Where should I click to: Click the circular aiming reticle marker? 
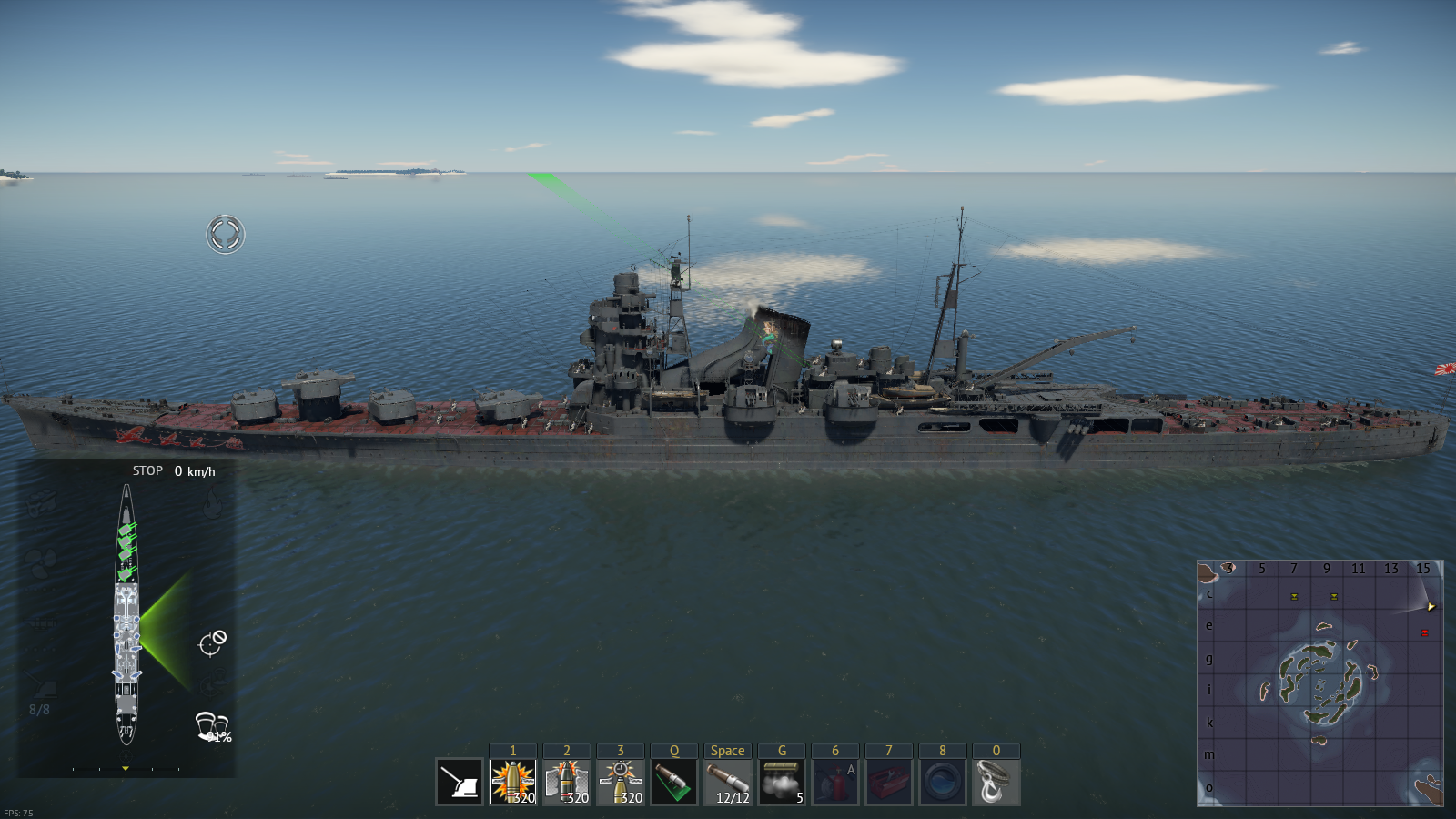click(226, 234)
